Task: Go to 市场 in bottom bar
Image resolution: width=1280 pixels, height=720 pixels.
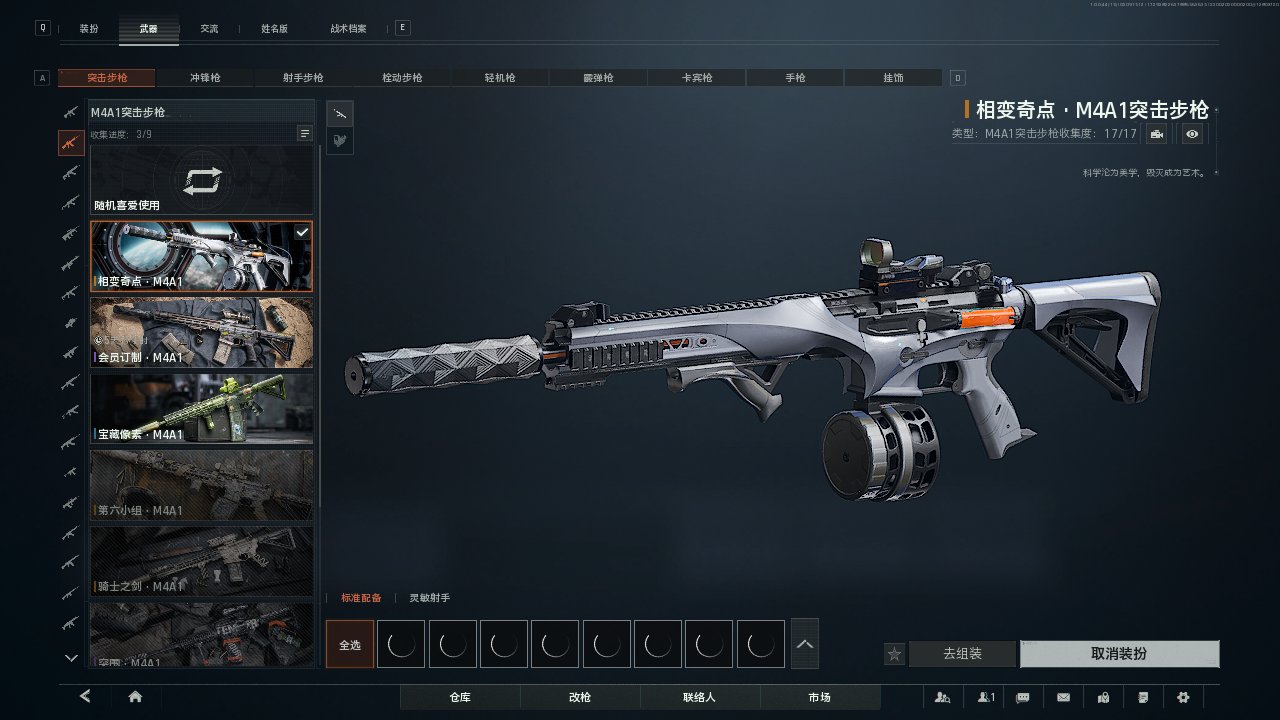Action: click(x=819, y=697)
